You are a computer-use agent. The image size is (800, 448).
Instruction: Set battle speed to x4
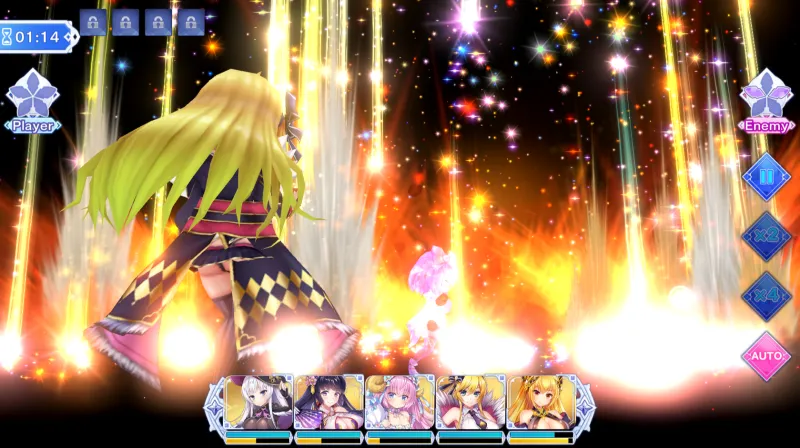tap(767, 296)
